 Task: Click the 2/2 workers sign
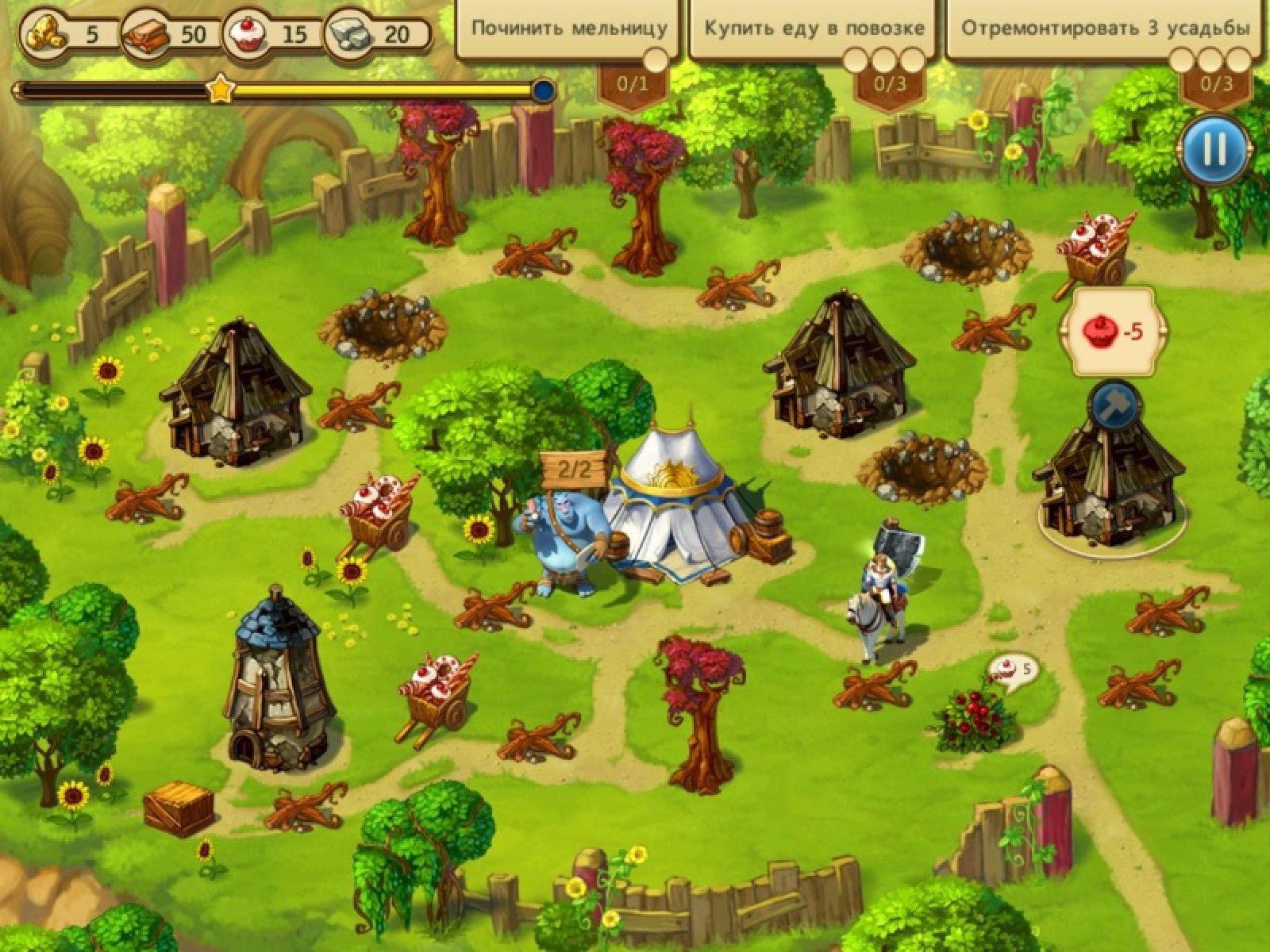(575, 470)
